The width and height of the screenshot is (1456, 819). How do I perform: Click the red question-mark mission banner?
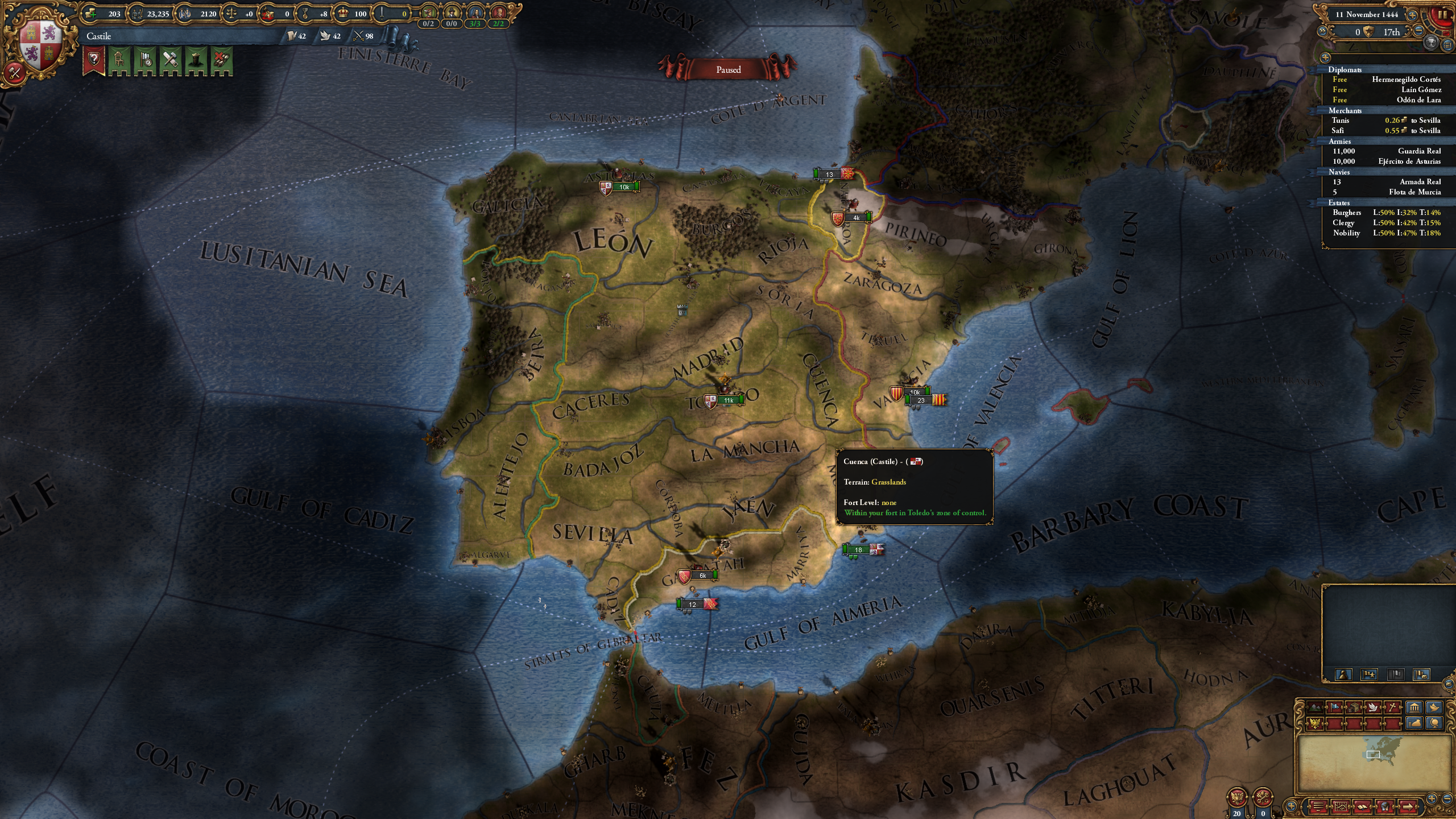coord(94,60)
